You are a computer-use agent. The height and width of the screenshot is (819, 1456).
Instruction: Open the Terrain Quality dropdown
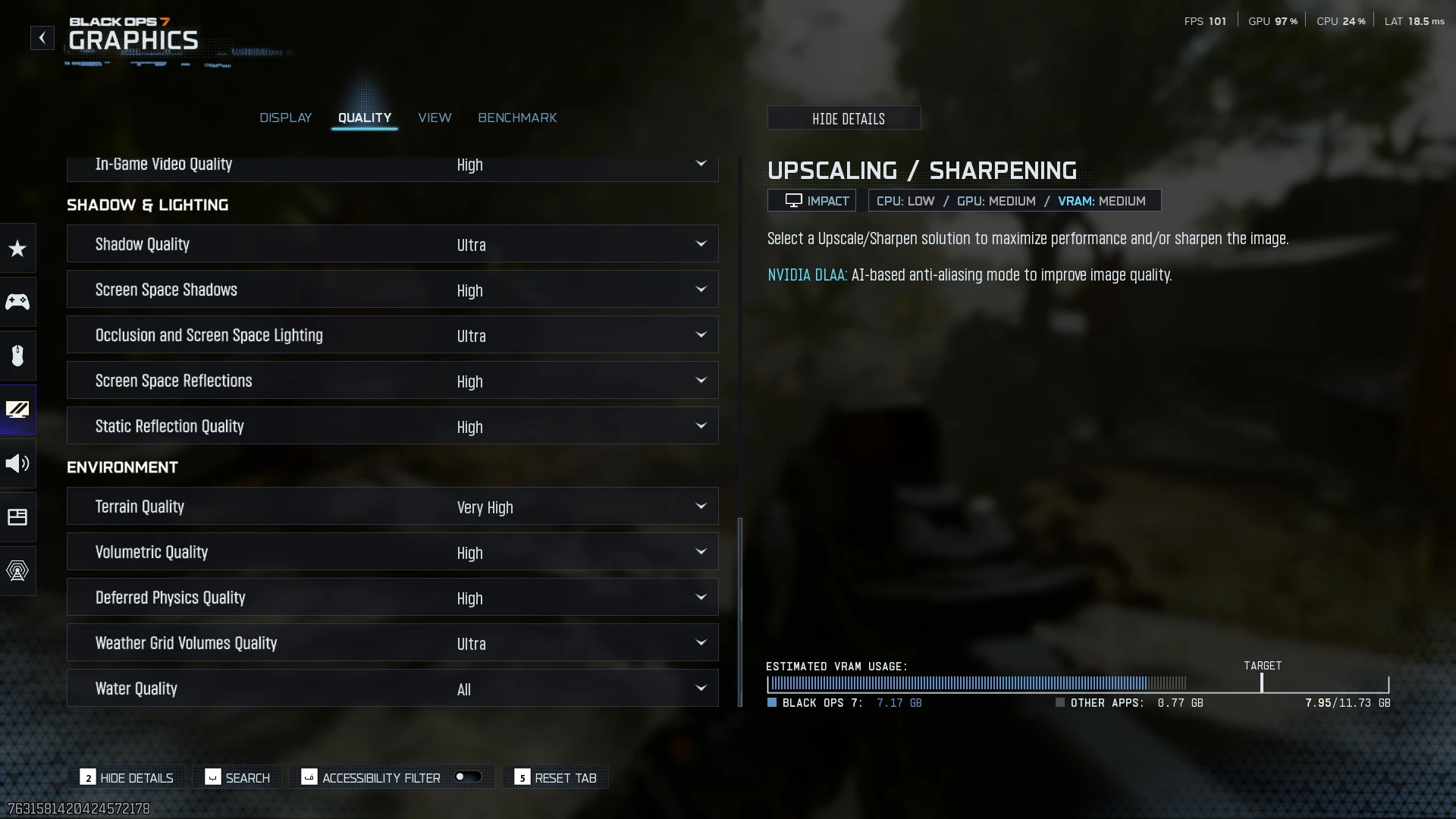[392, 507]
